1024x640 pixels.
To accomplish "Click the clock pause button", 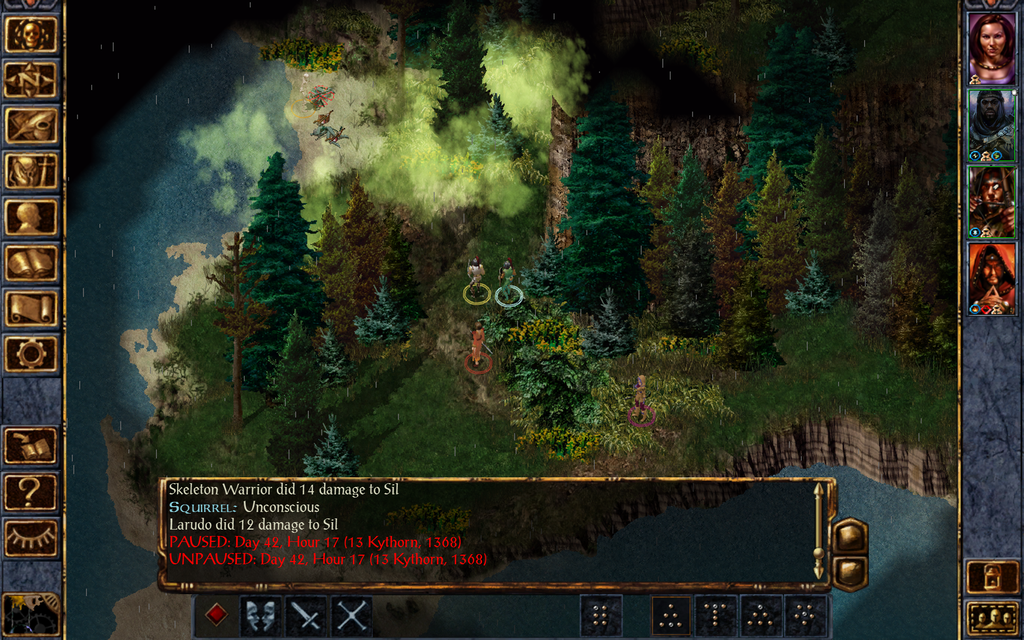I will point(30,613).
